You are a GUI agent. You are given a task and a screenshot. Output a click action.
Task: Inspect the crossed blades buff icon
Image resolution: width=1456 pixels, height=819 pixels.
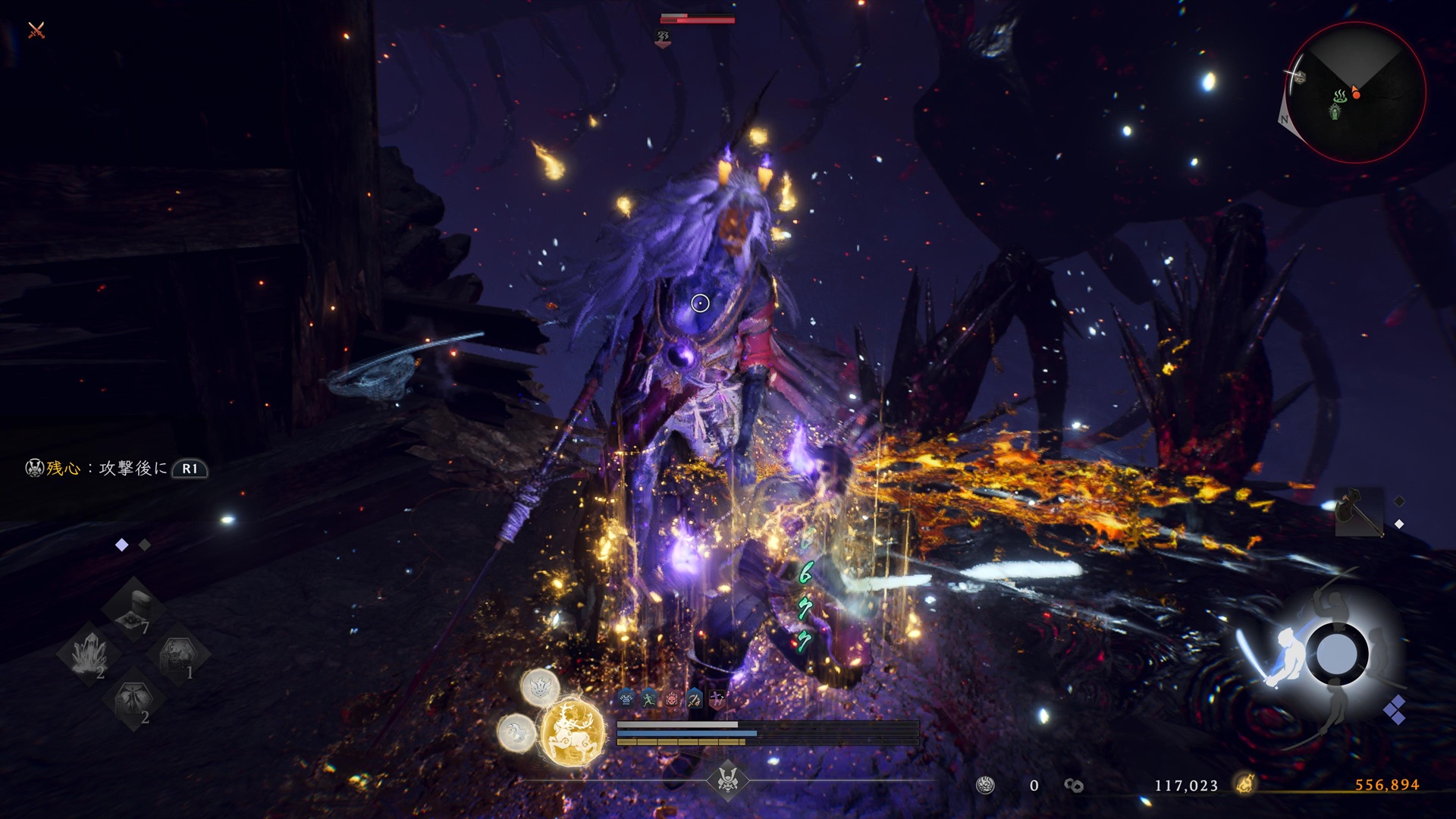coord(695,698)
